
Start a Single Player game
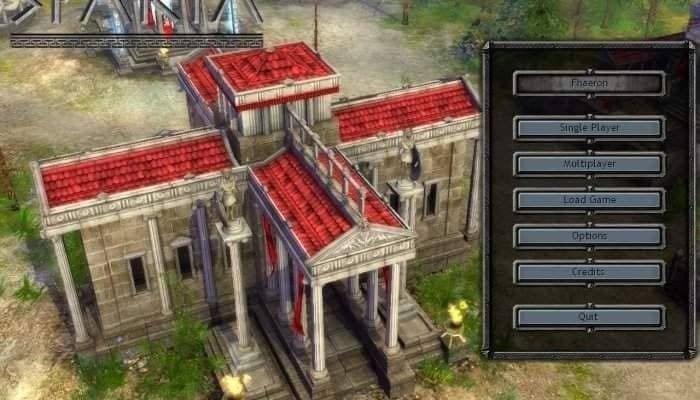pos(589,128)
